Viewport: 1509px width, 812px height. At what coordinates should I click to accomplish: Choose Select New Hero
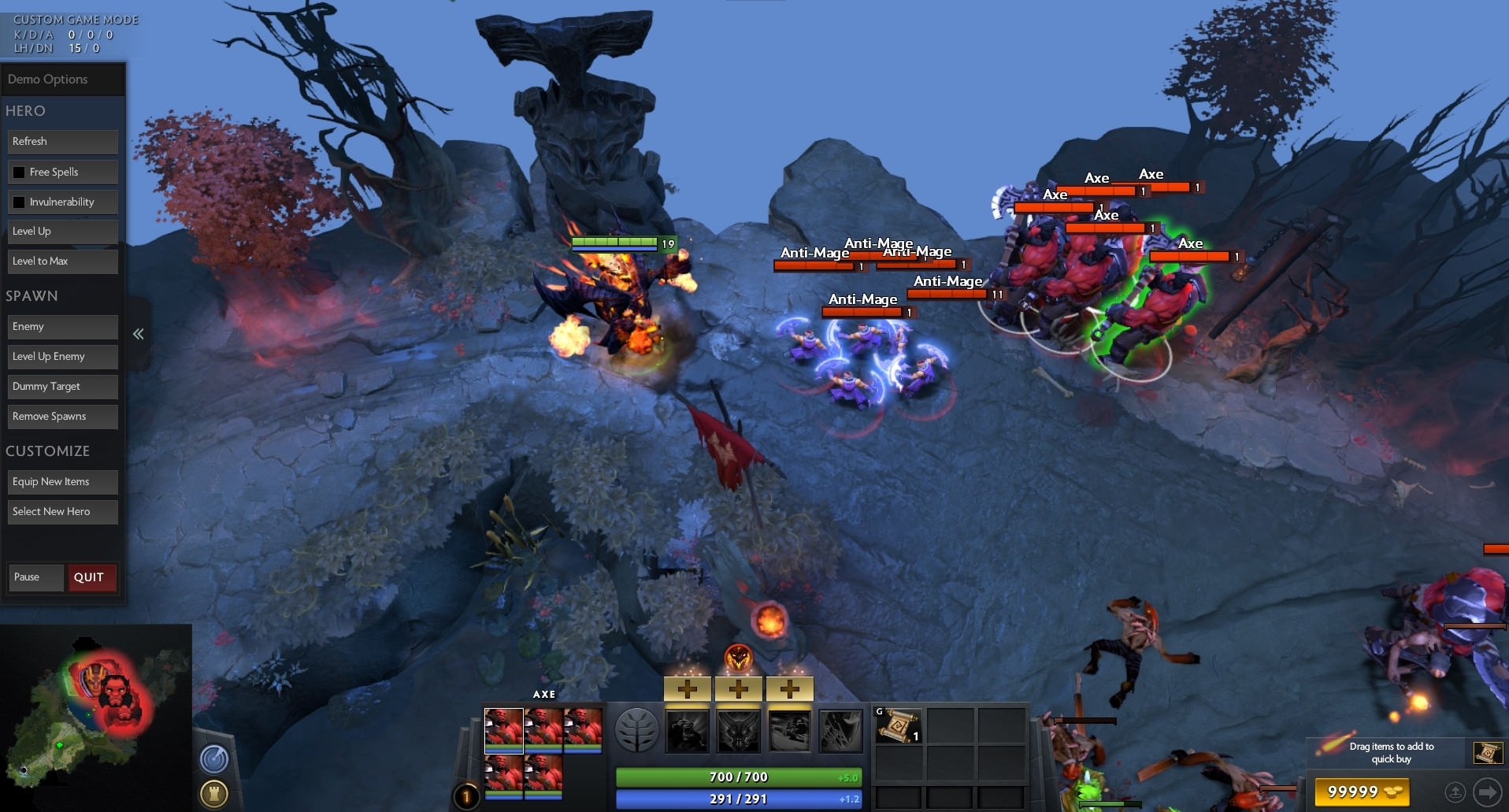63,512
